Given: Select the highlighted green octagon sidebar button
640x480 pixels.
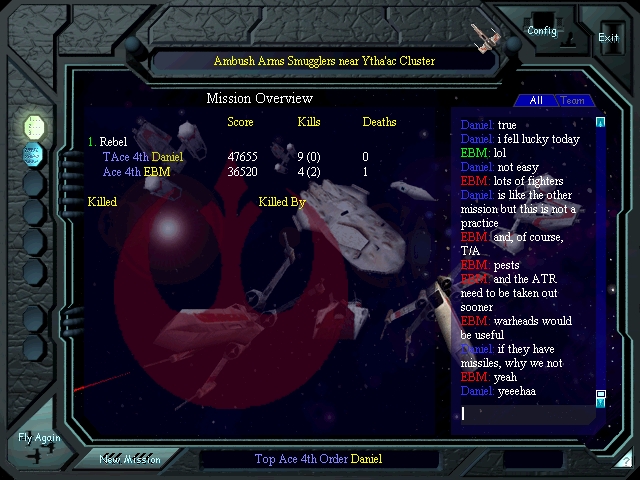Looking at the screenshot, I should click(34, 126).
